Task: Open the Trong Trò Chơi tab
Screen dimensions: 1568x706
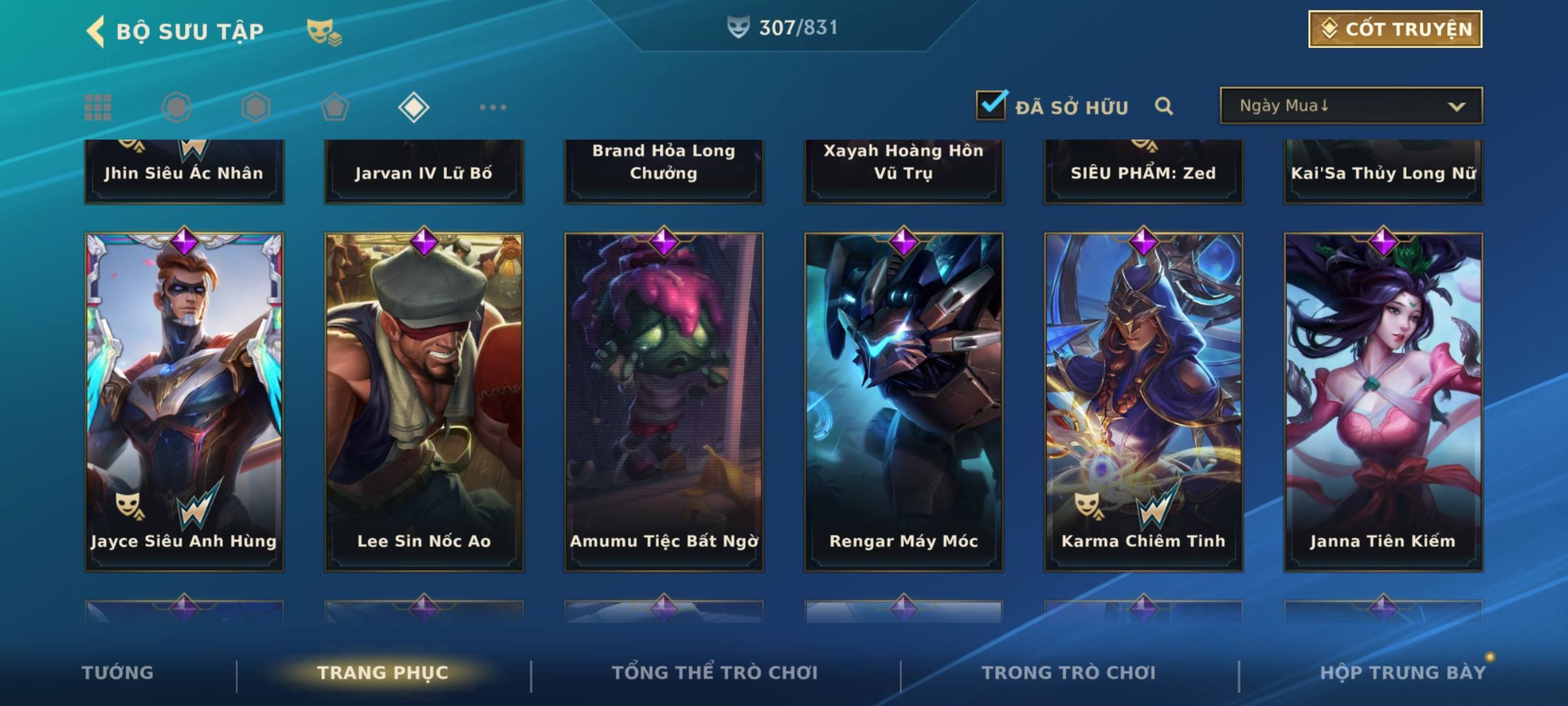Action: point(1068,673)
